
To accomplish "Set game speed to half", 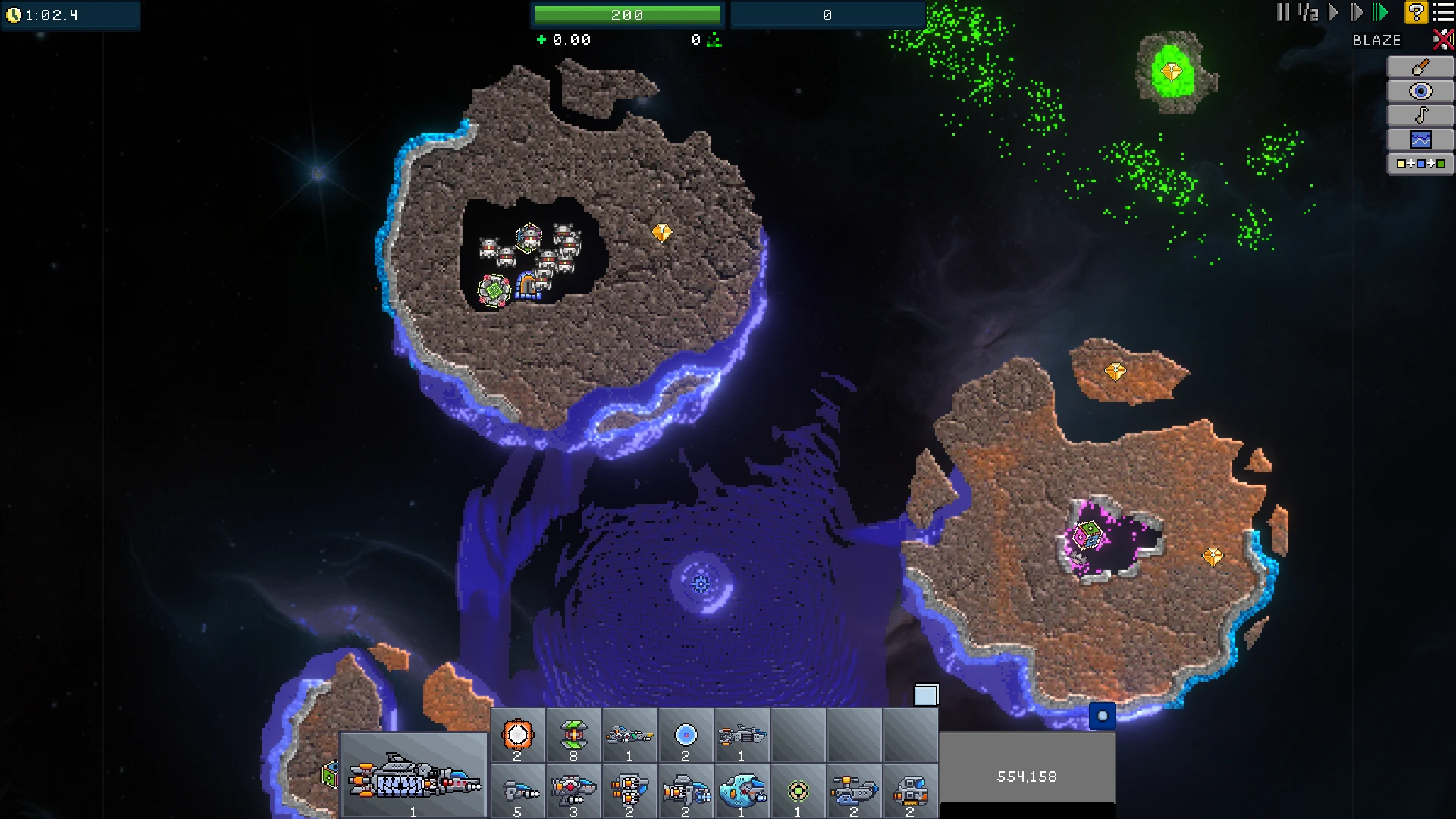I will (x=1308, y=13).
